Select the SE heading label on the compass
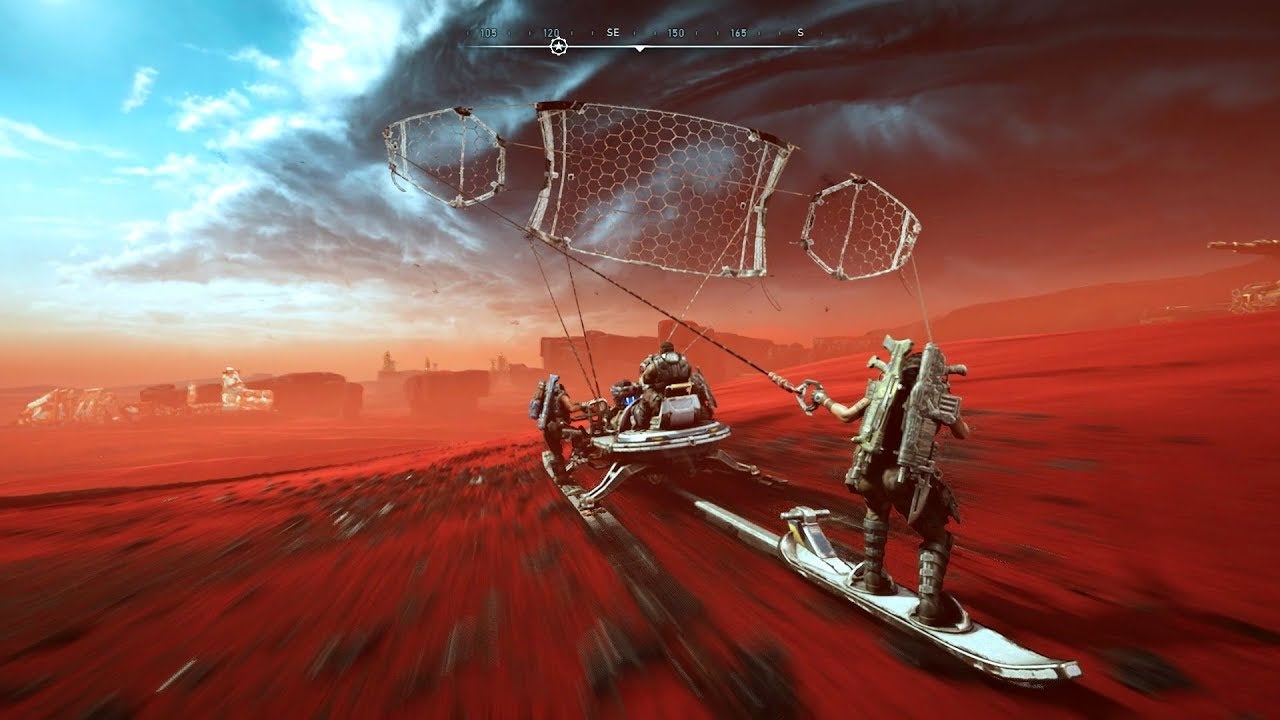This screenshot has height=720, width=1280. 613,32
